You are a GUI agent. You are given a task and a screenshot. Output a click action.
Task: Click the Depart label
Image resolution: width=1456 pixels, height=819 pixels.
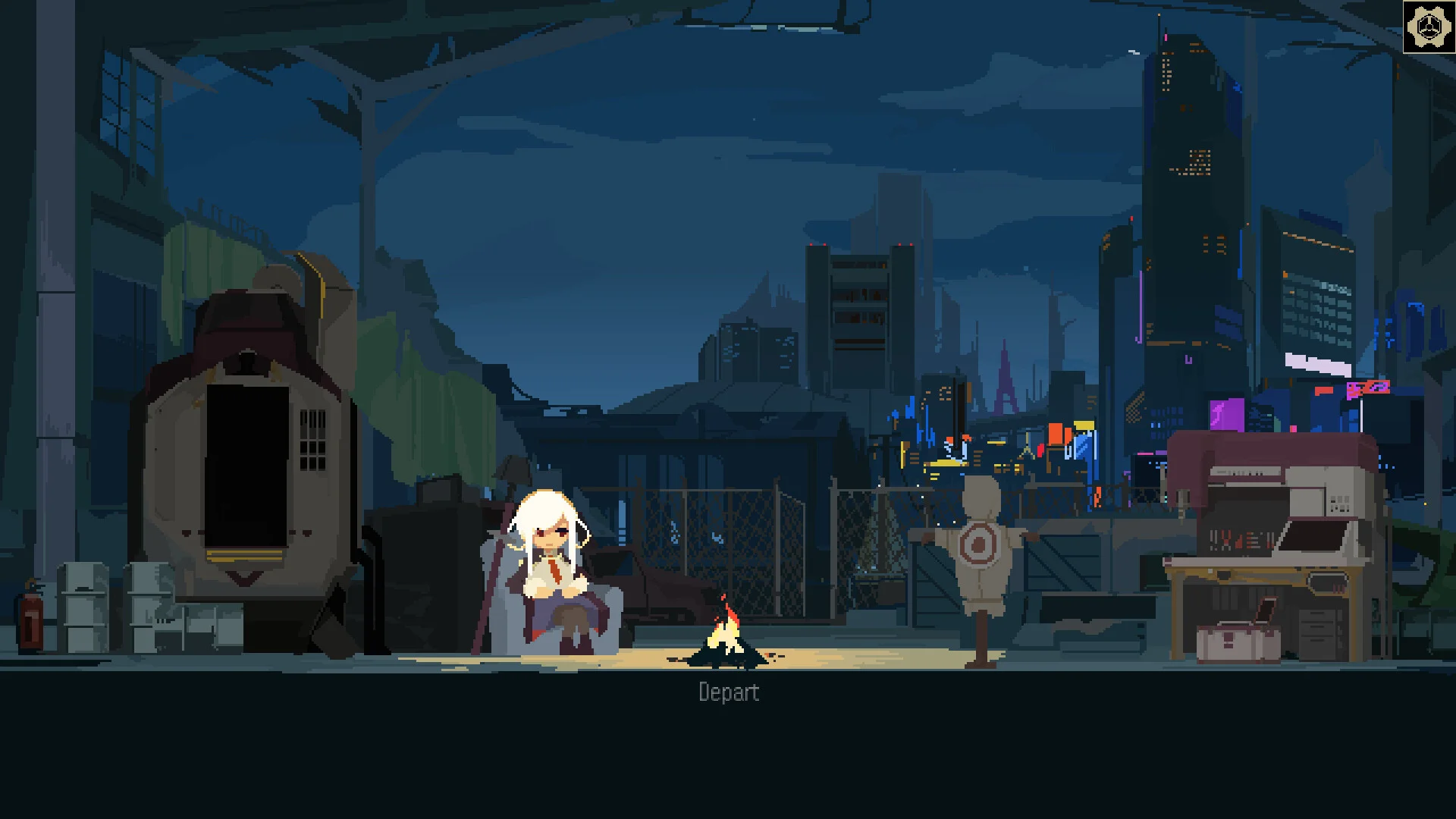(x=728, y=692)
